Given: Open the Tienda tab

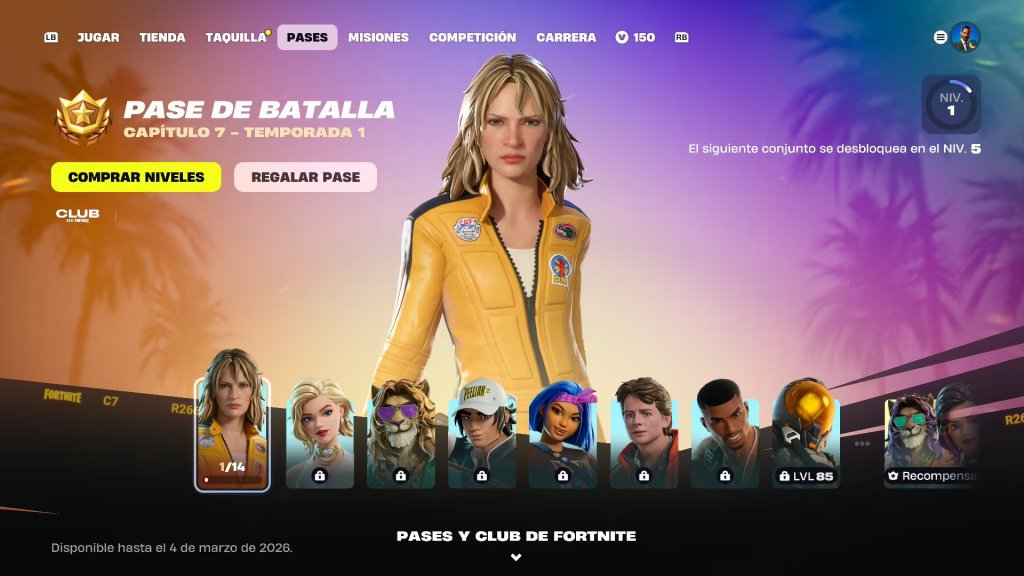Looking at the screenshot, I should pos(162,37).
